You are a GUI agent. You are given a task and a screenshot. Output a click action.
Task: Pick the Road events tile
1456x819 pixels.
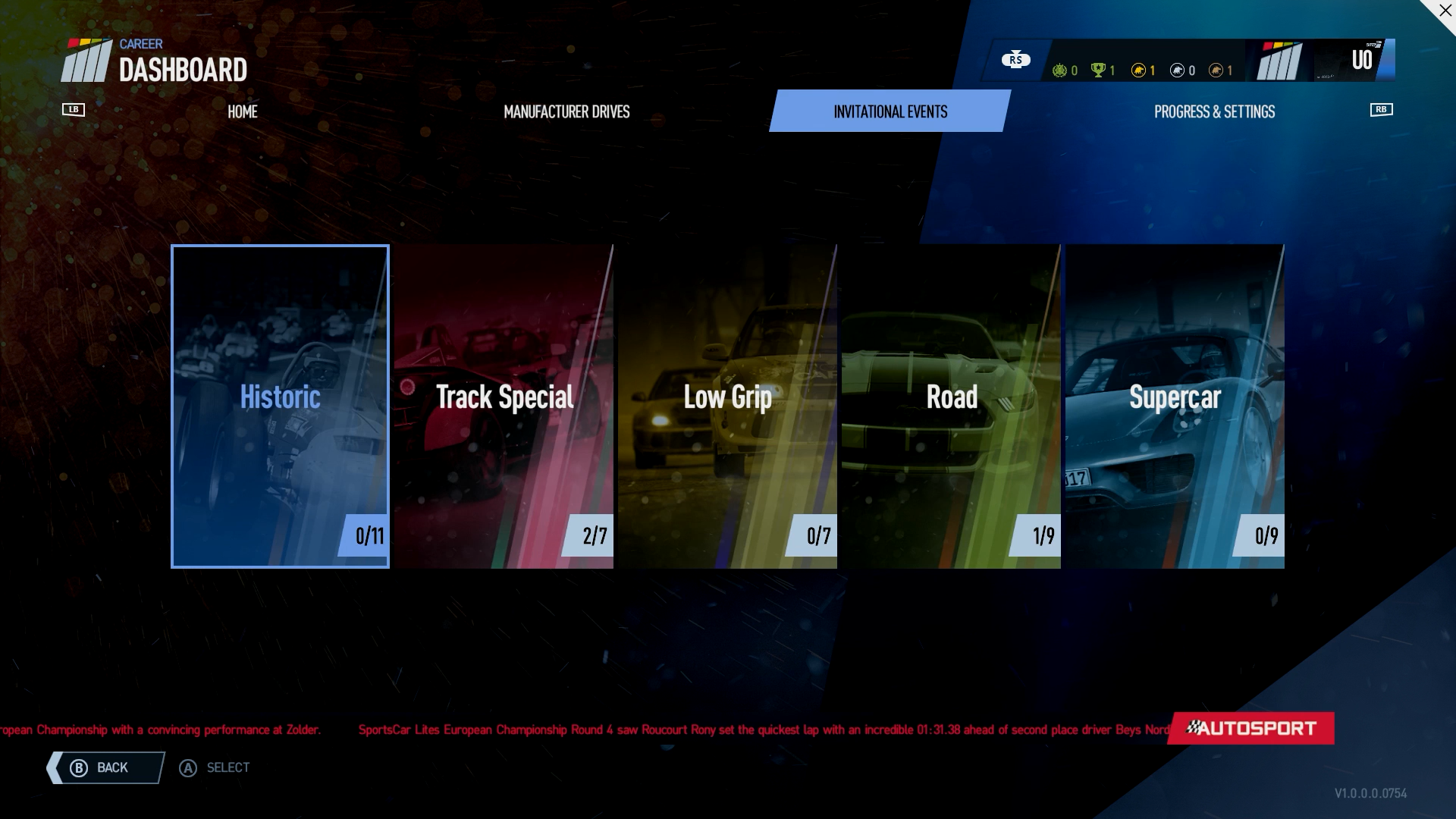tap(951, 406)
